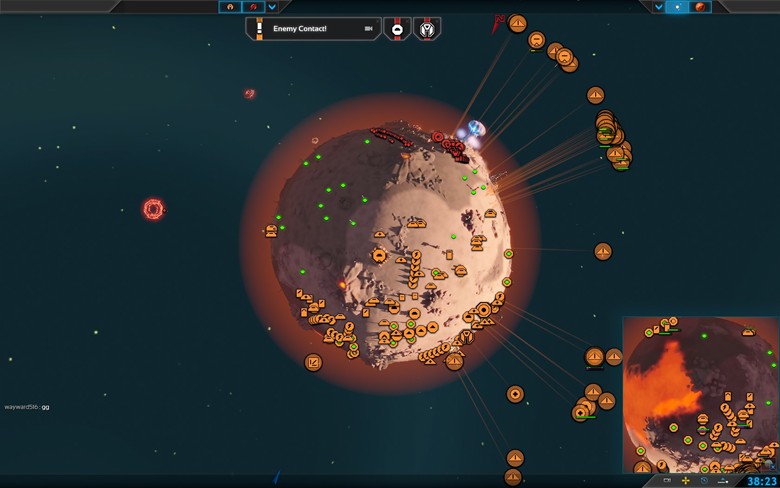Screen dimensions: 780x488
Task: Jump camera to the enemy contact location
Action: point(368,29)
